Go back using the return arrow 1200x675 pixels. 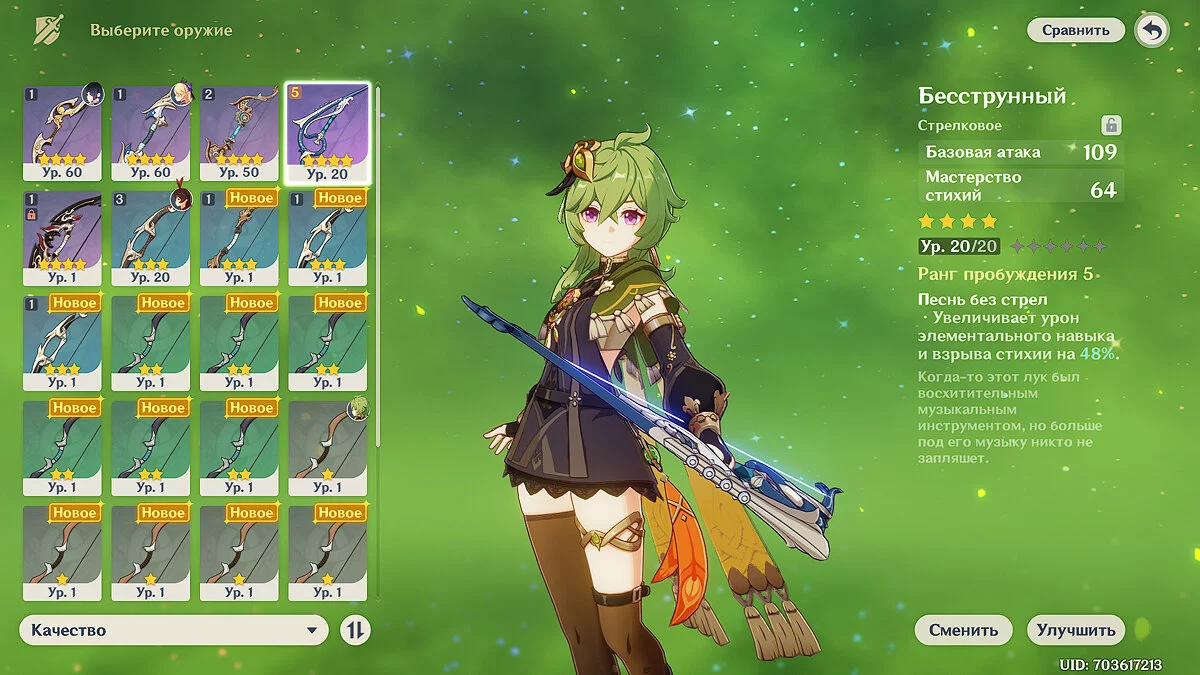[1152, 30]
